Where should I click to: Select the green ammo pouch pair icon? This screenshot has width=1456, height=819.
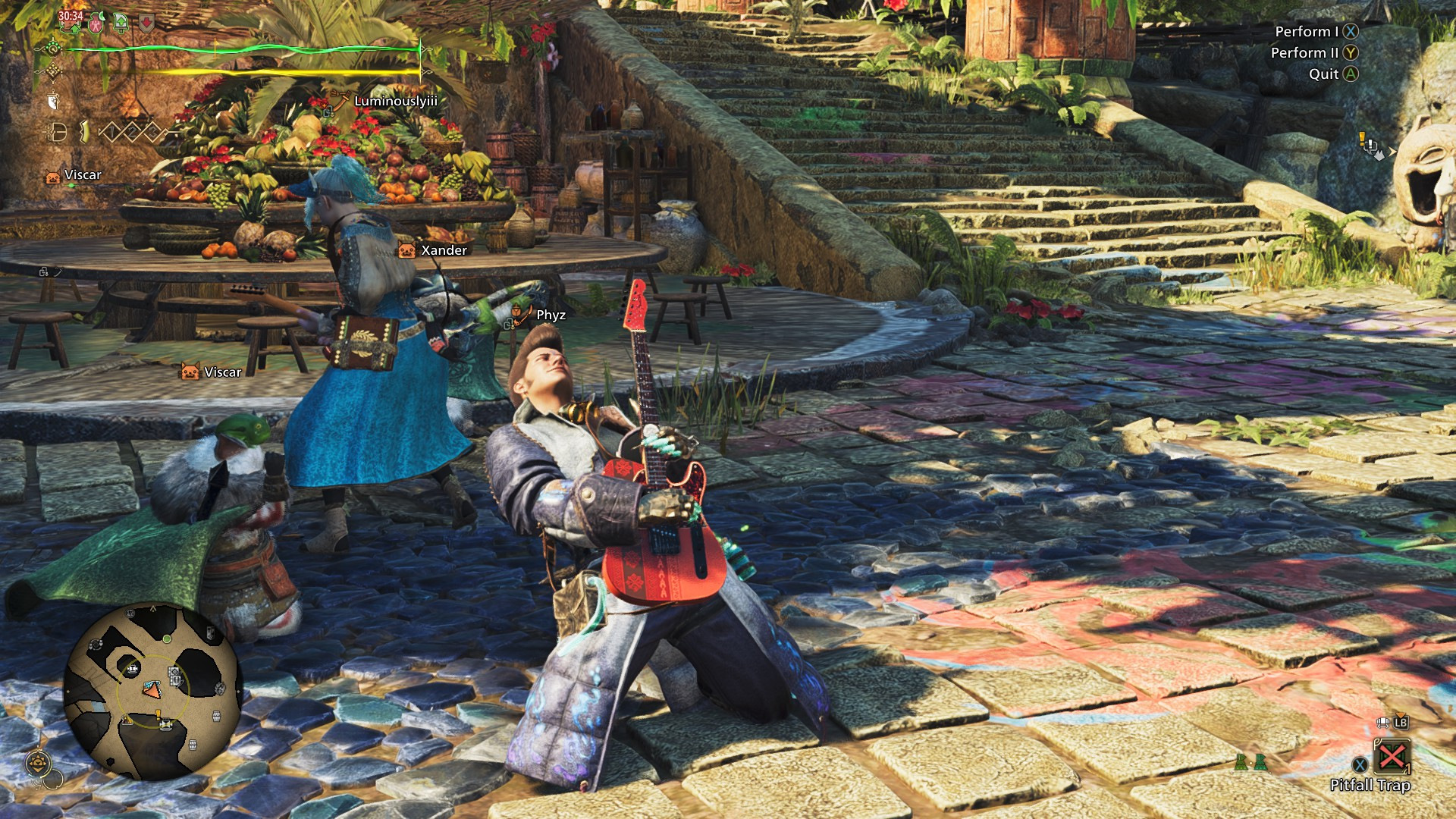tap(1250, 762)
